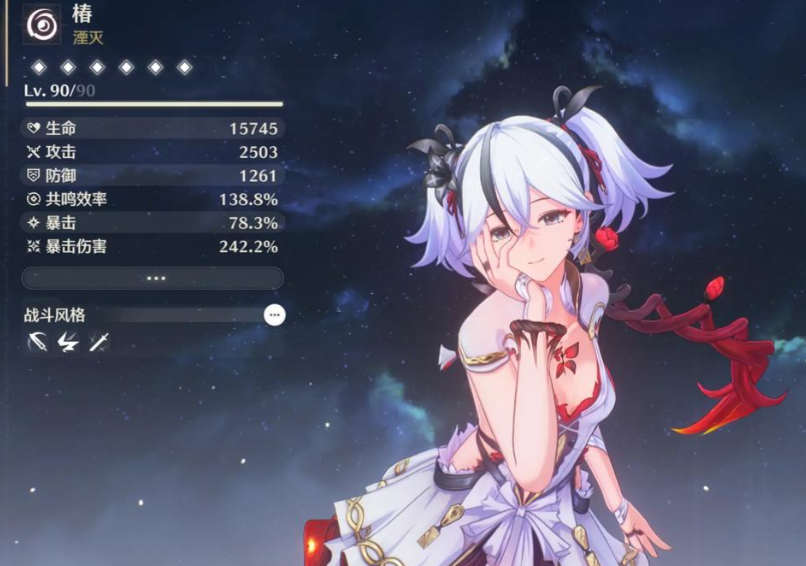Viewport: 806px width, 566px height.
Task: Open the 战斗风格 details button
Action: click(x=274, y=315)
